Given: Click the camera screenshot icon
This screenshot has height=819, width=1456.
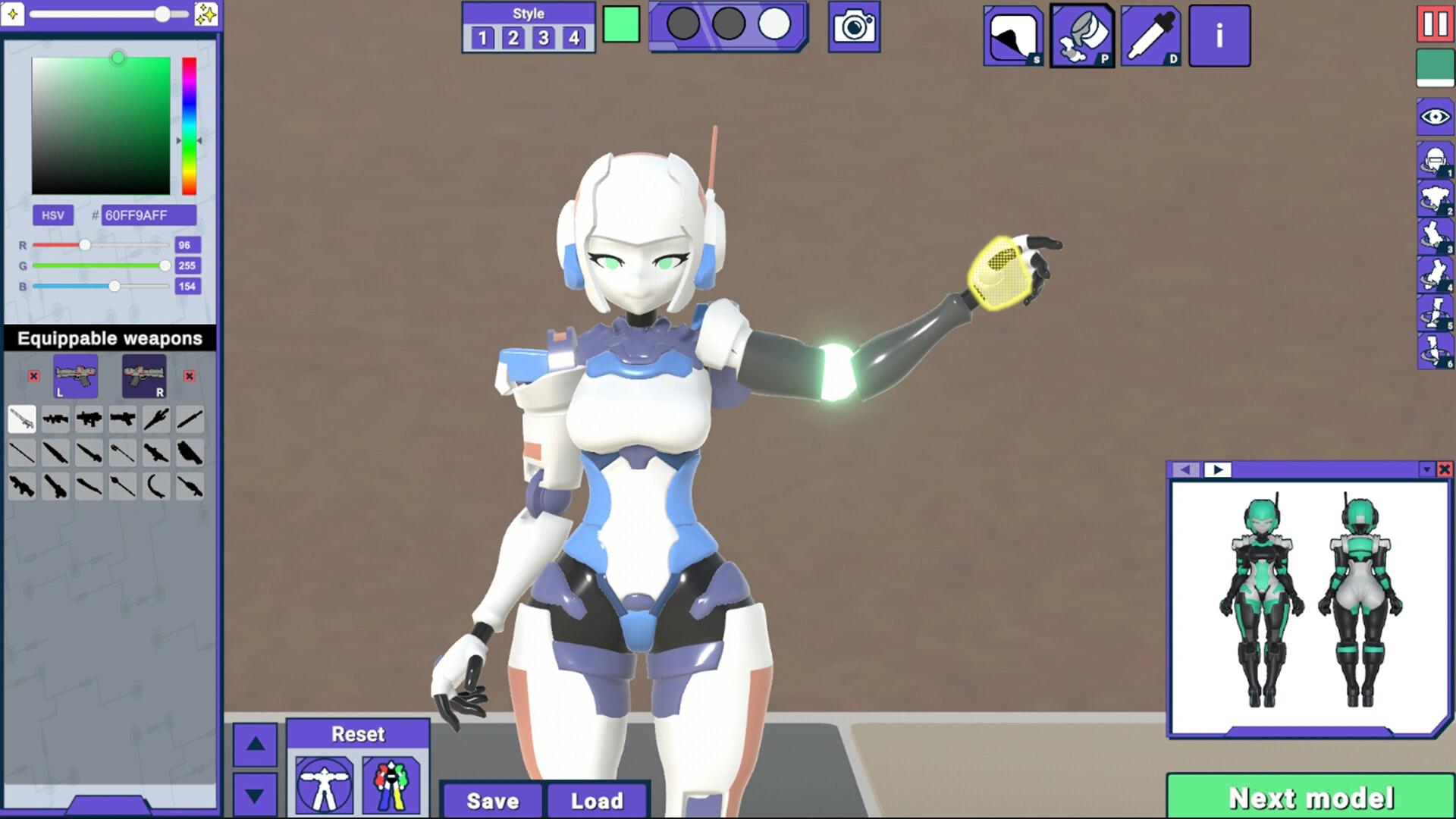Looking at the screenshot, I should coord(854,26).
